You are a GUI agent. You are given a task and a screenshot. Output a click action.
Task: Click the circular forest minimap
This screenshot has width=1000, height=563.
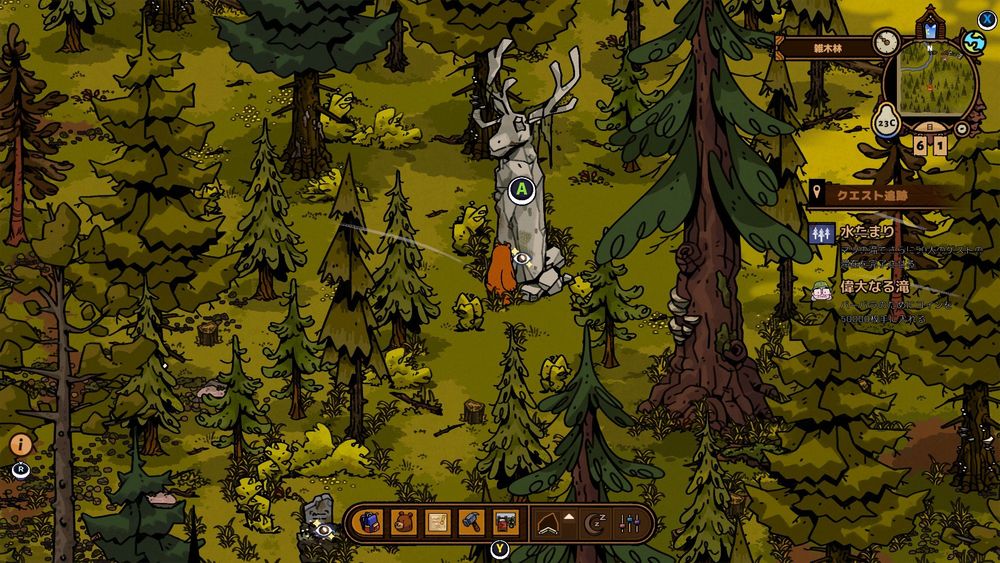[x=937, y=78]
